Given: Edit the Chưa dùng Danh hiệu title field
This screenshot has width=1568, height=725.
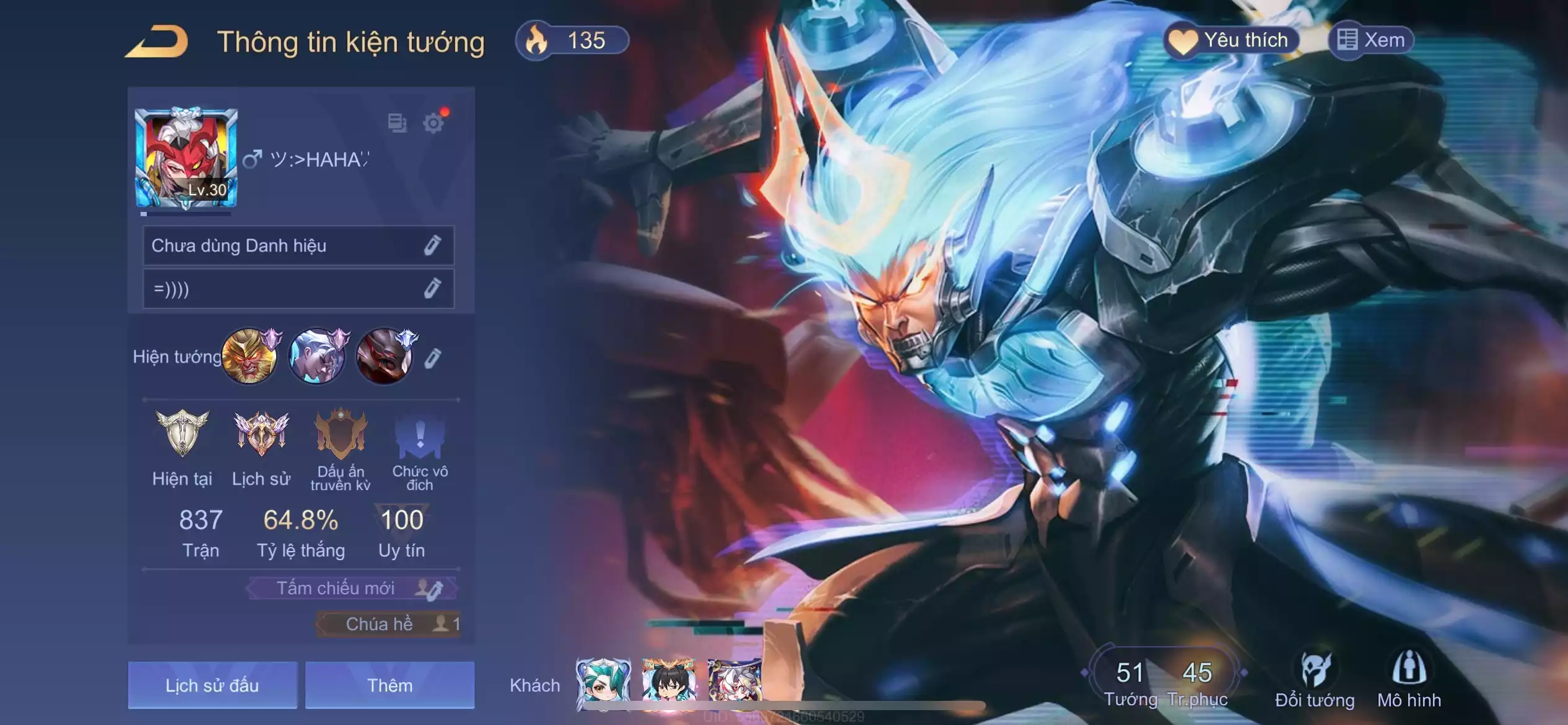Looking at the screenshot, I should 432,245.
